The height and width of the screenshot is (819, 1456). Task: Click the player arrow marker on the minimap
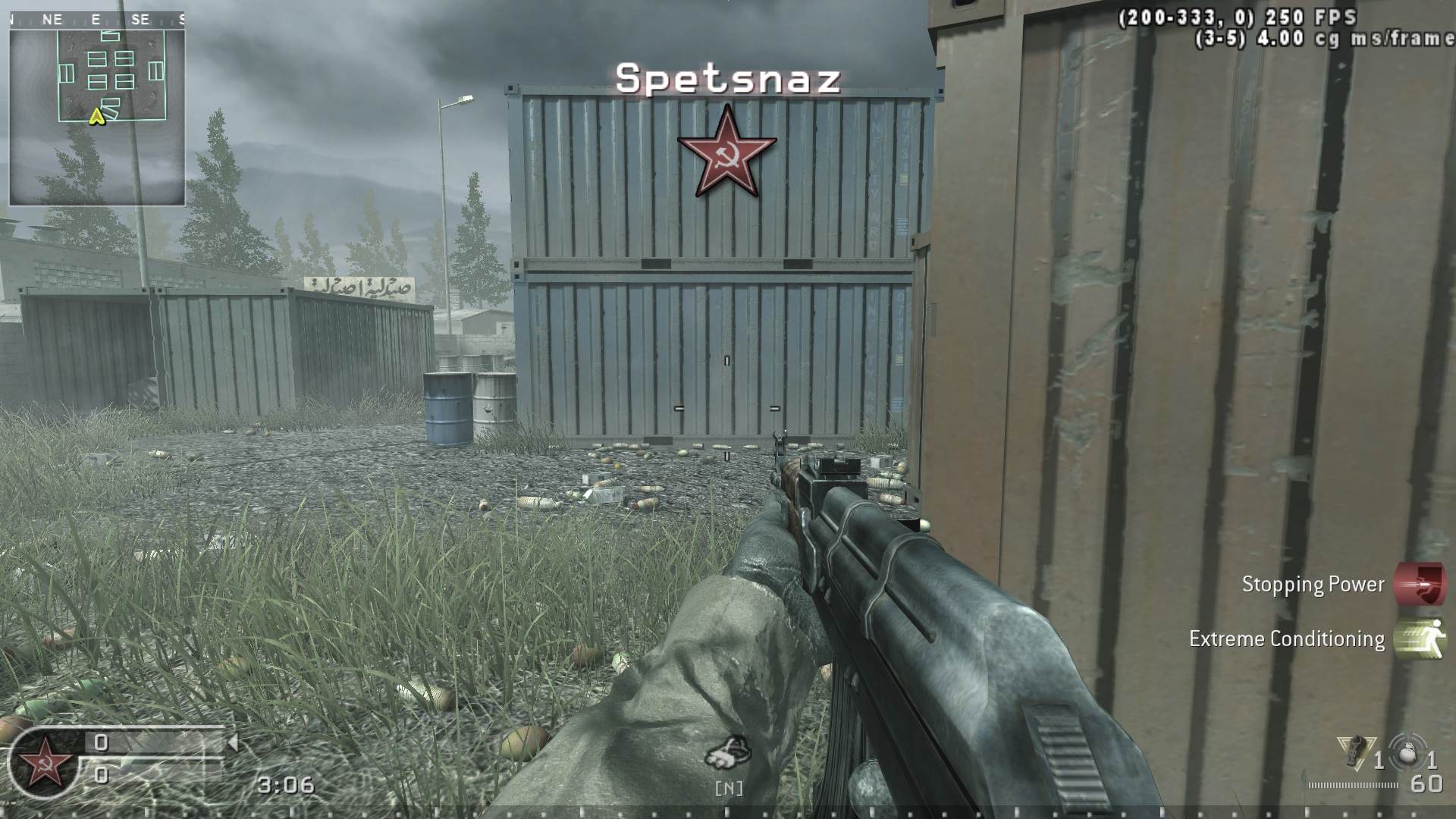pyautogui.click(x=97, y=118)
